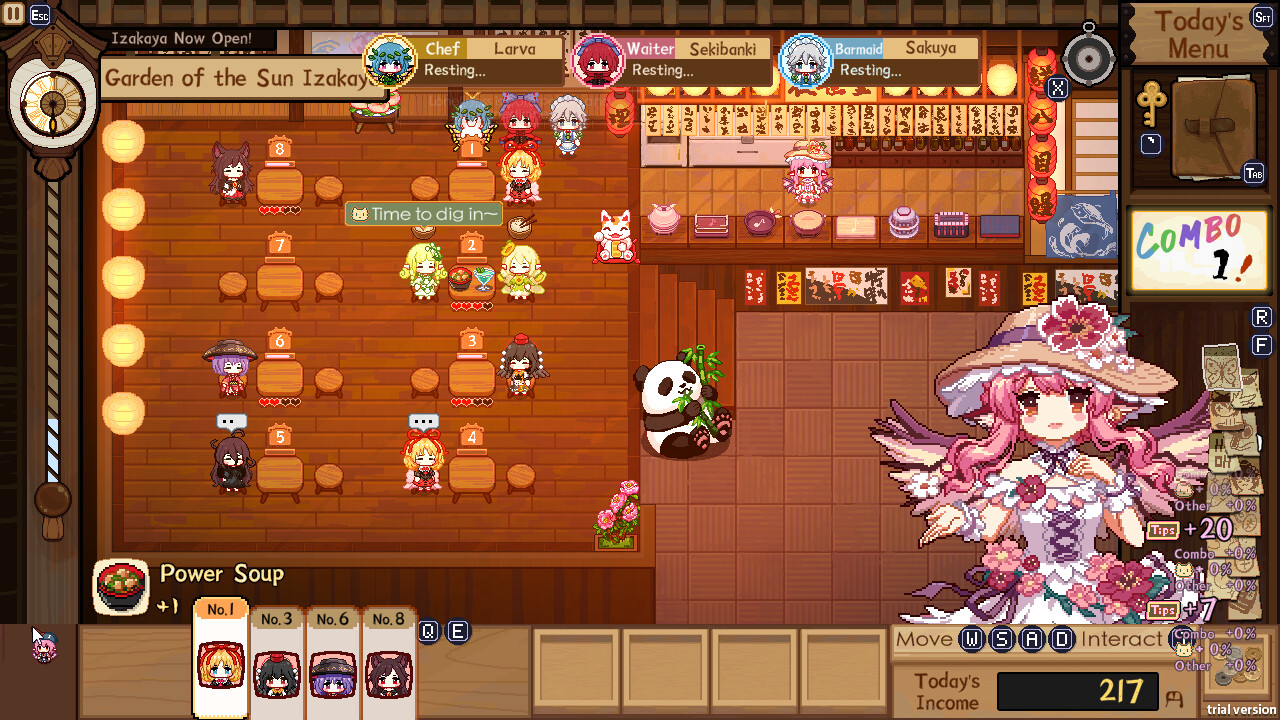Pause the game with the pause icon
The height and width of the screenshot is (720, 1280).
pyautogui.click(x=13, y=13)
